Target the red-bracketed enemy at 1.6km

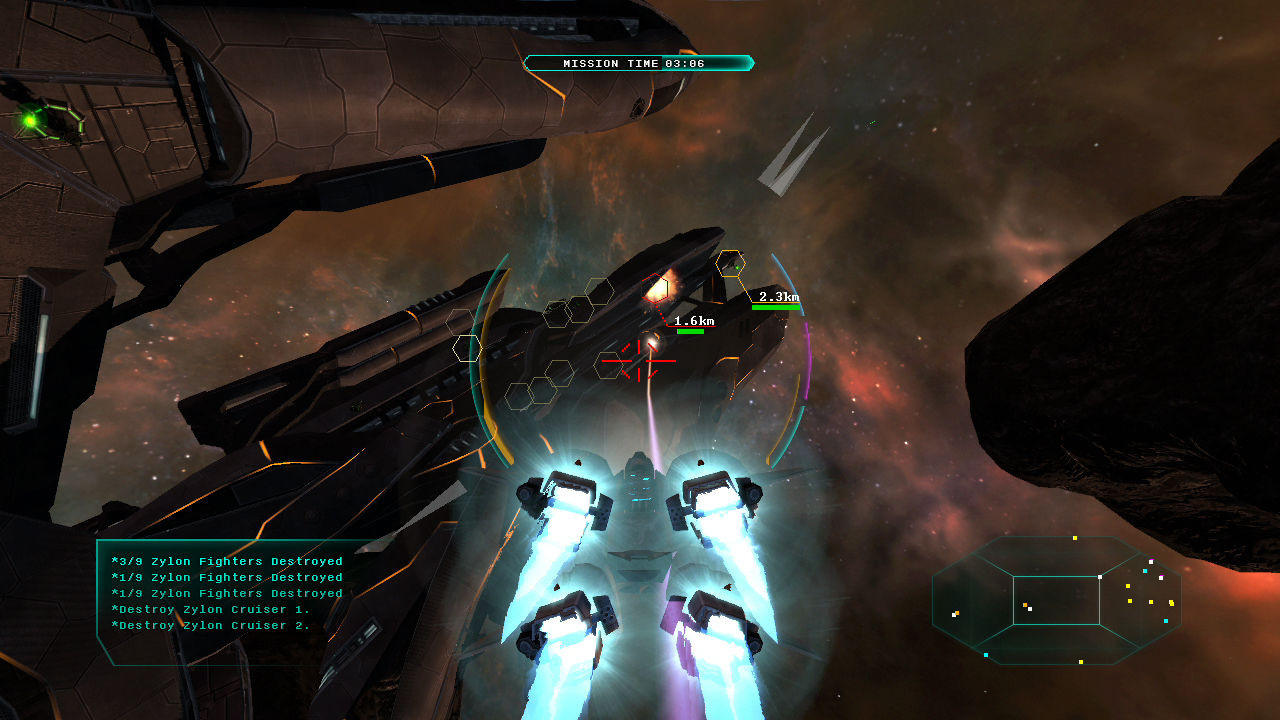[656, 290]
